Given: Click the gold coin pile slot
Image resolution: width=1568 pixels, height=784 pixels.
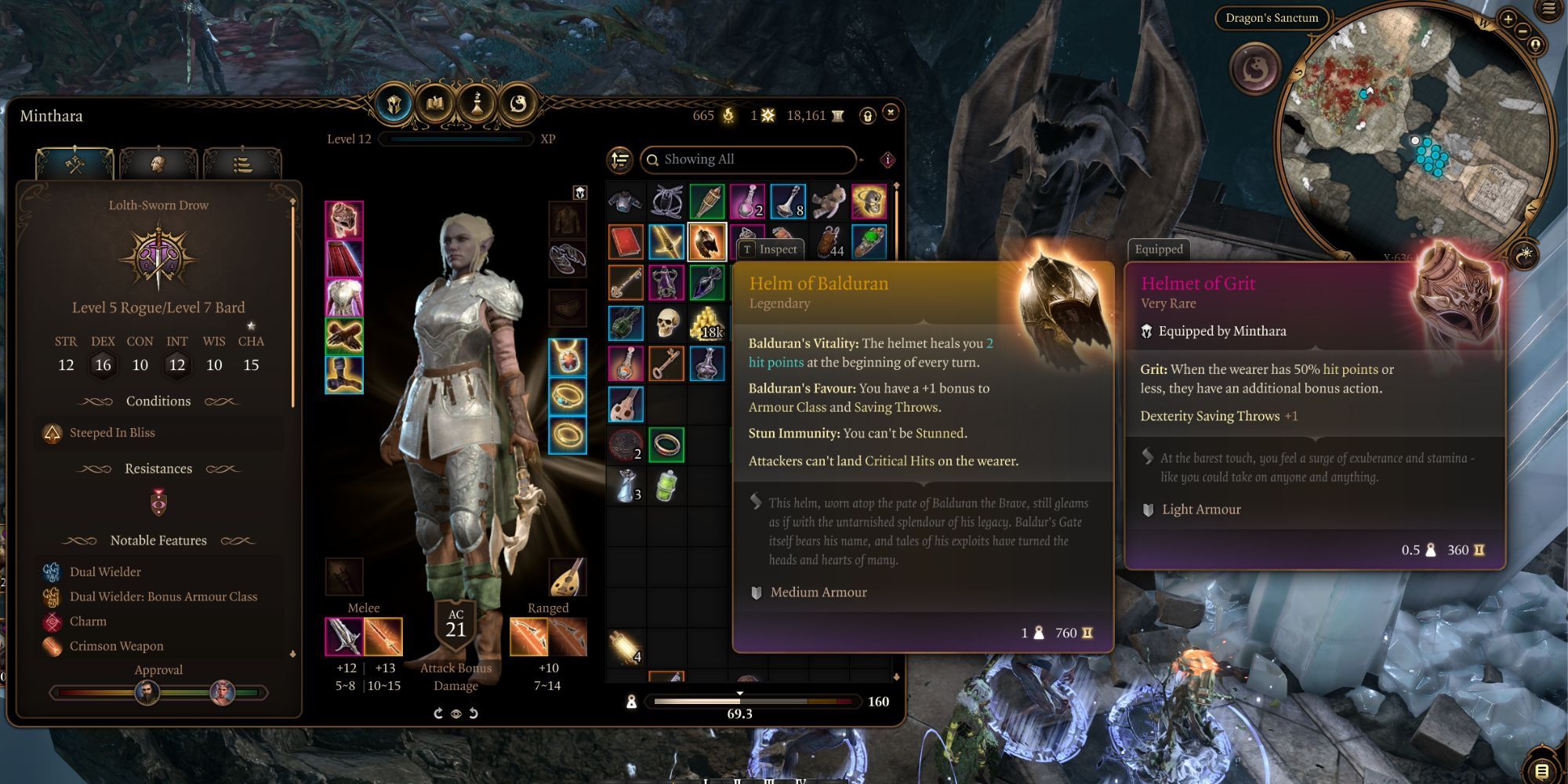Looking at the screenshot, I should pyautogui.click(x=706, y=323).
